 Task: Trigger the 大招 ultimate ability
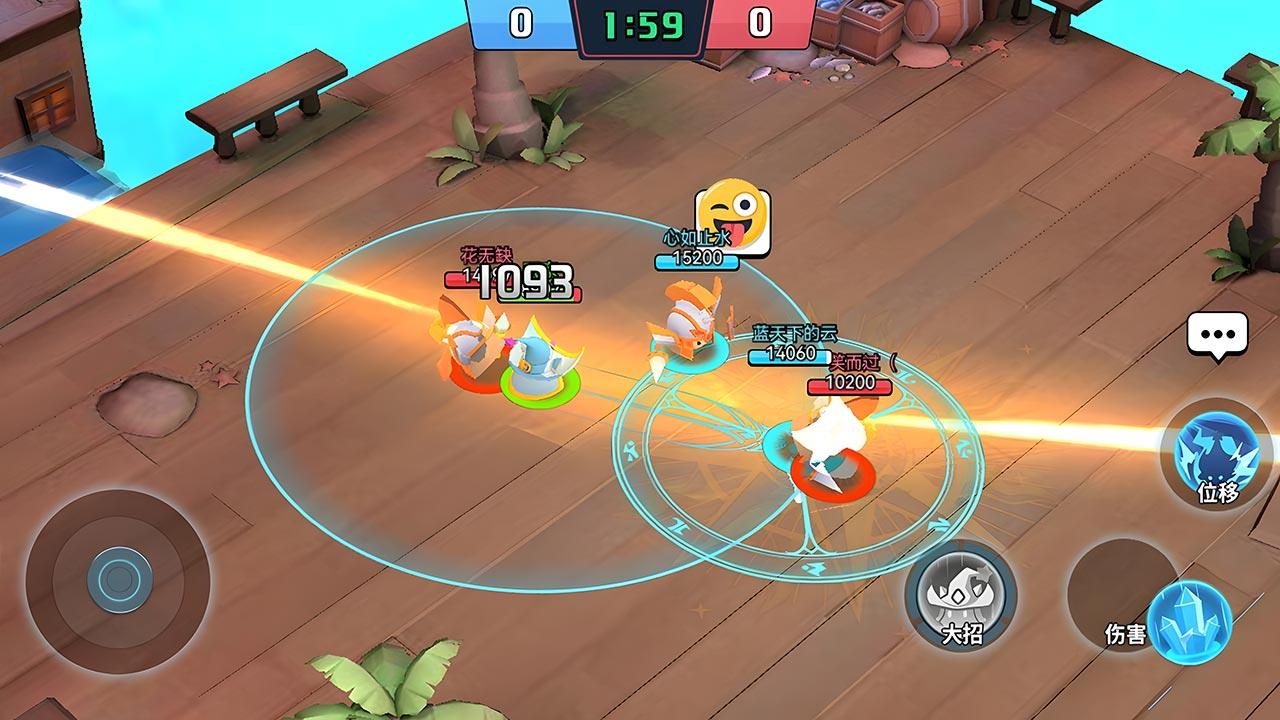click(960, 596)
